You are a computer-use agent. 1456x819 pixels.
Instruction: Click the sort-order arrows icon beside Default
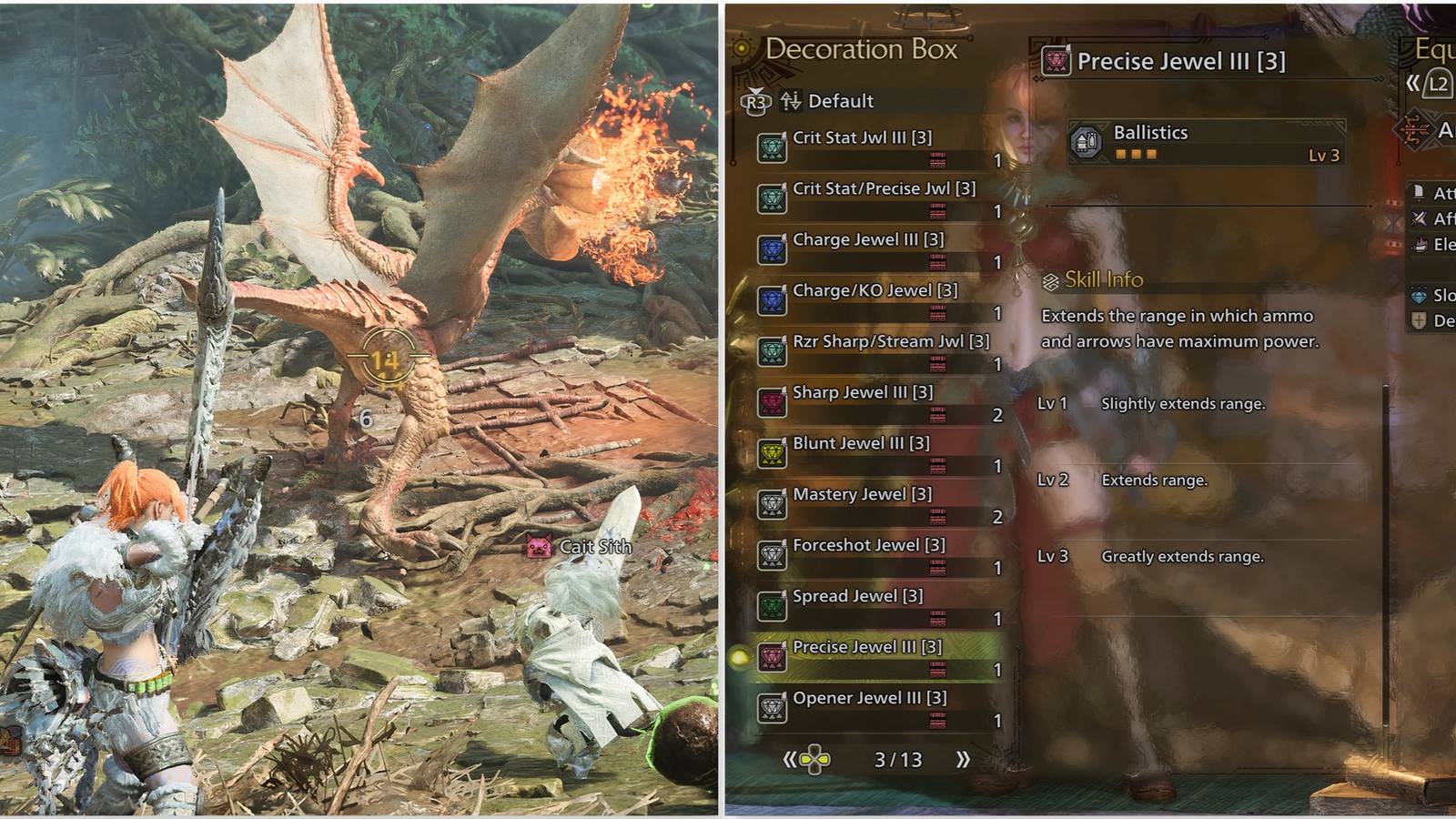tap(790, 101)
